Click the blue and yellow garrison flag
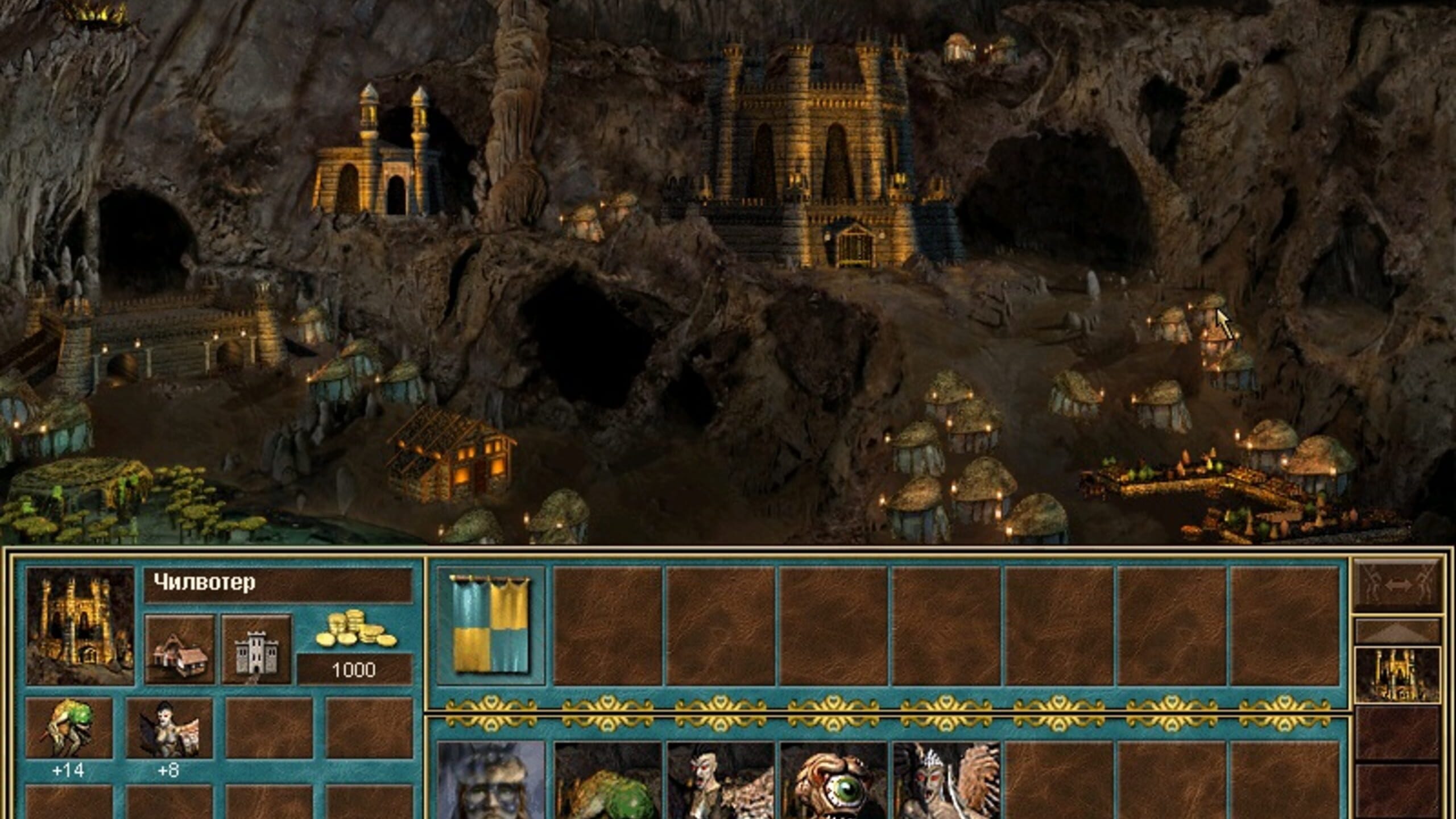 (490, 624)
